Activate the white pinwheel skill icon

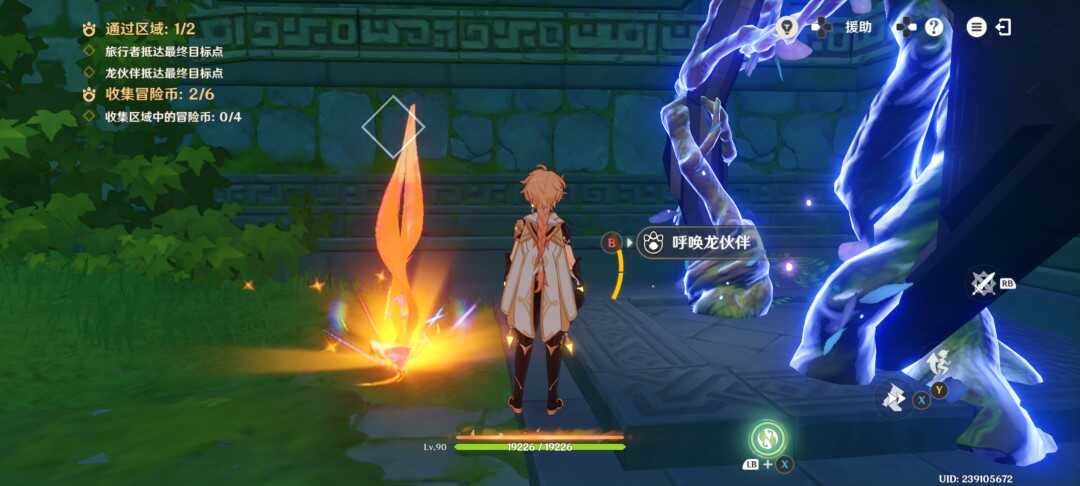click(893, 398)
